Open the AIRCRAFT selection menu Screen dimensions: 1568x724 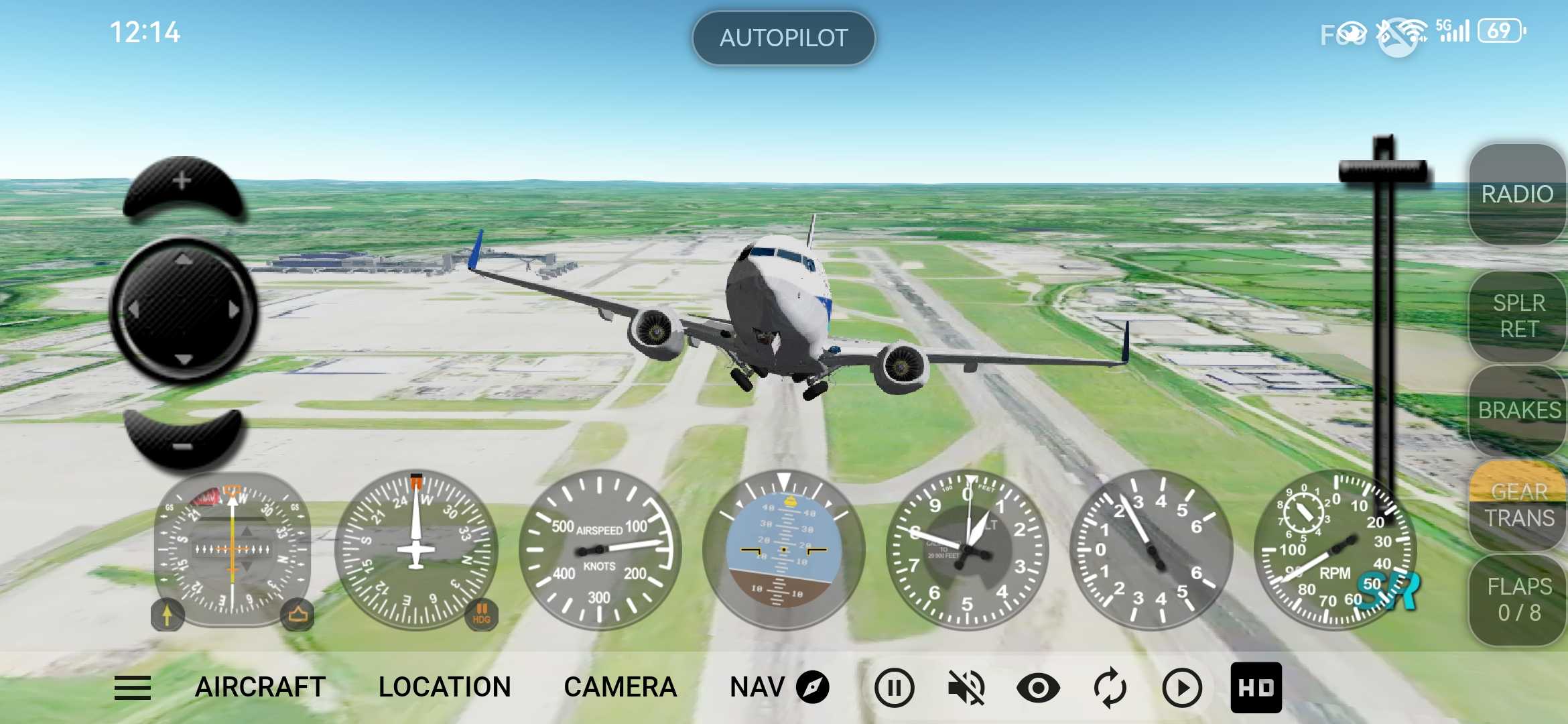point(260,688)
